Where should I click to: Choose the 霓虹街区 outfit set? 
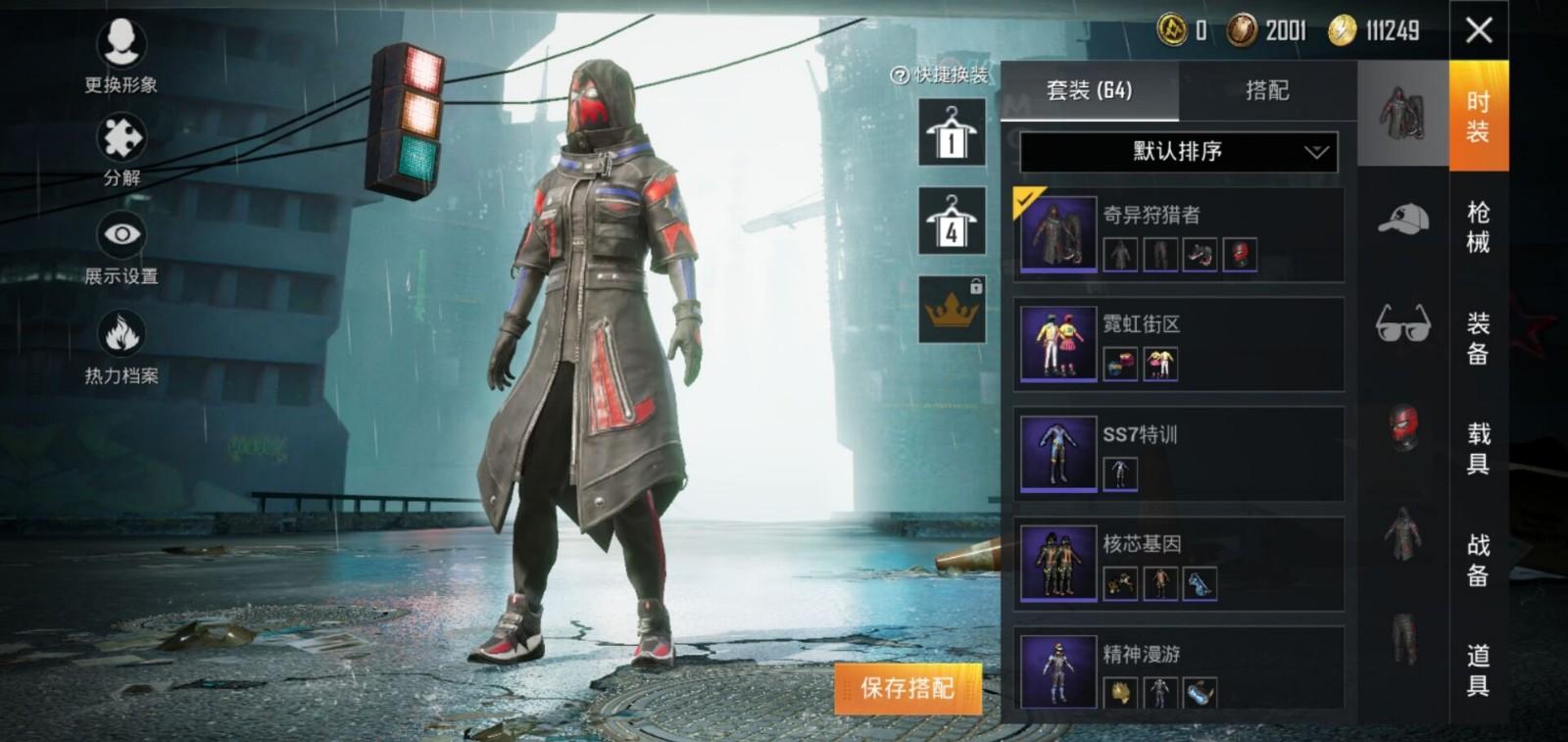(x=1178, y=344)
